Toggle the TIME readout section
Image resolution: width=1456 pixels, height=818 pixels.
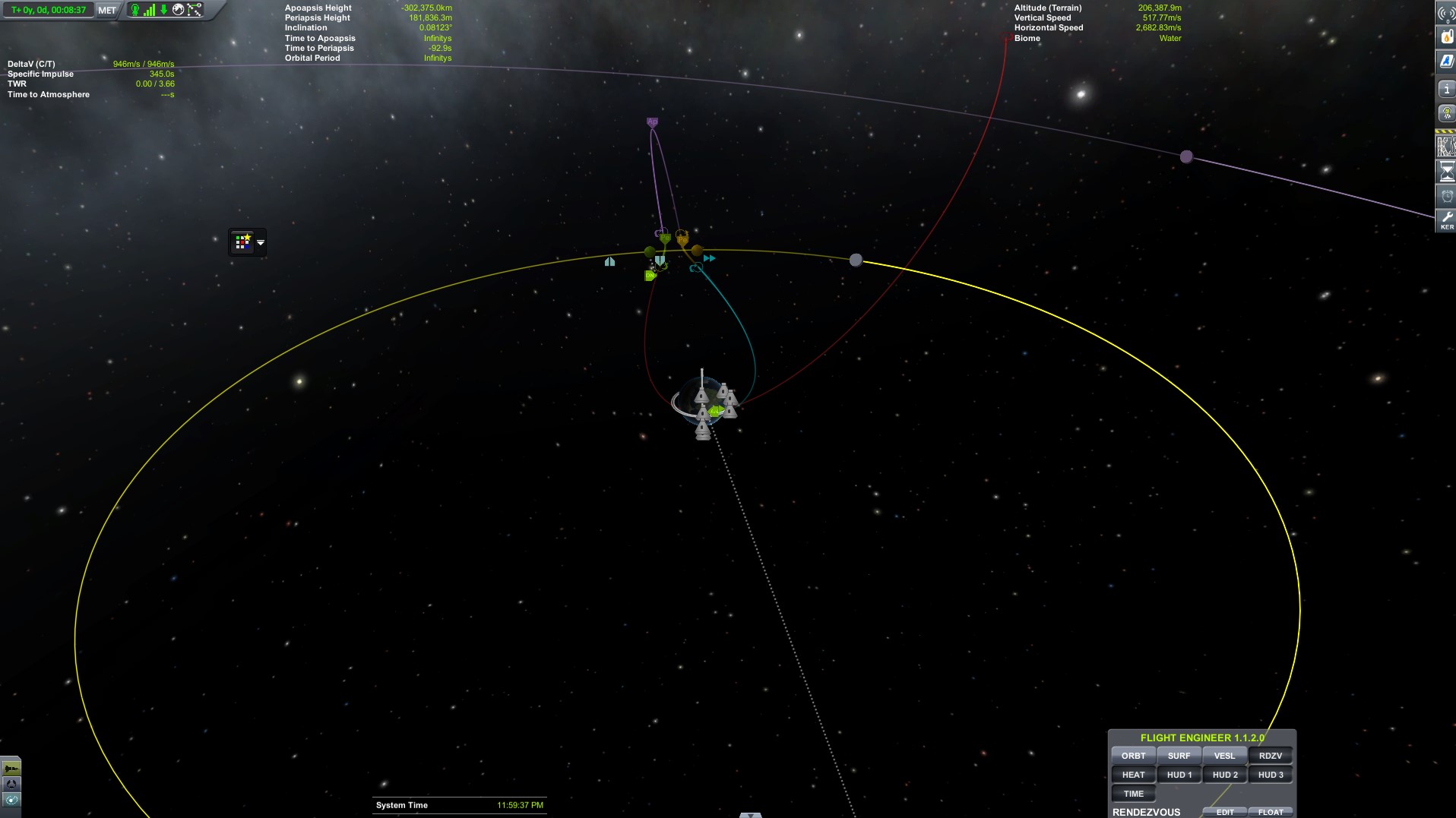[1133, 793]
